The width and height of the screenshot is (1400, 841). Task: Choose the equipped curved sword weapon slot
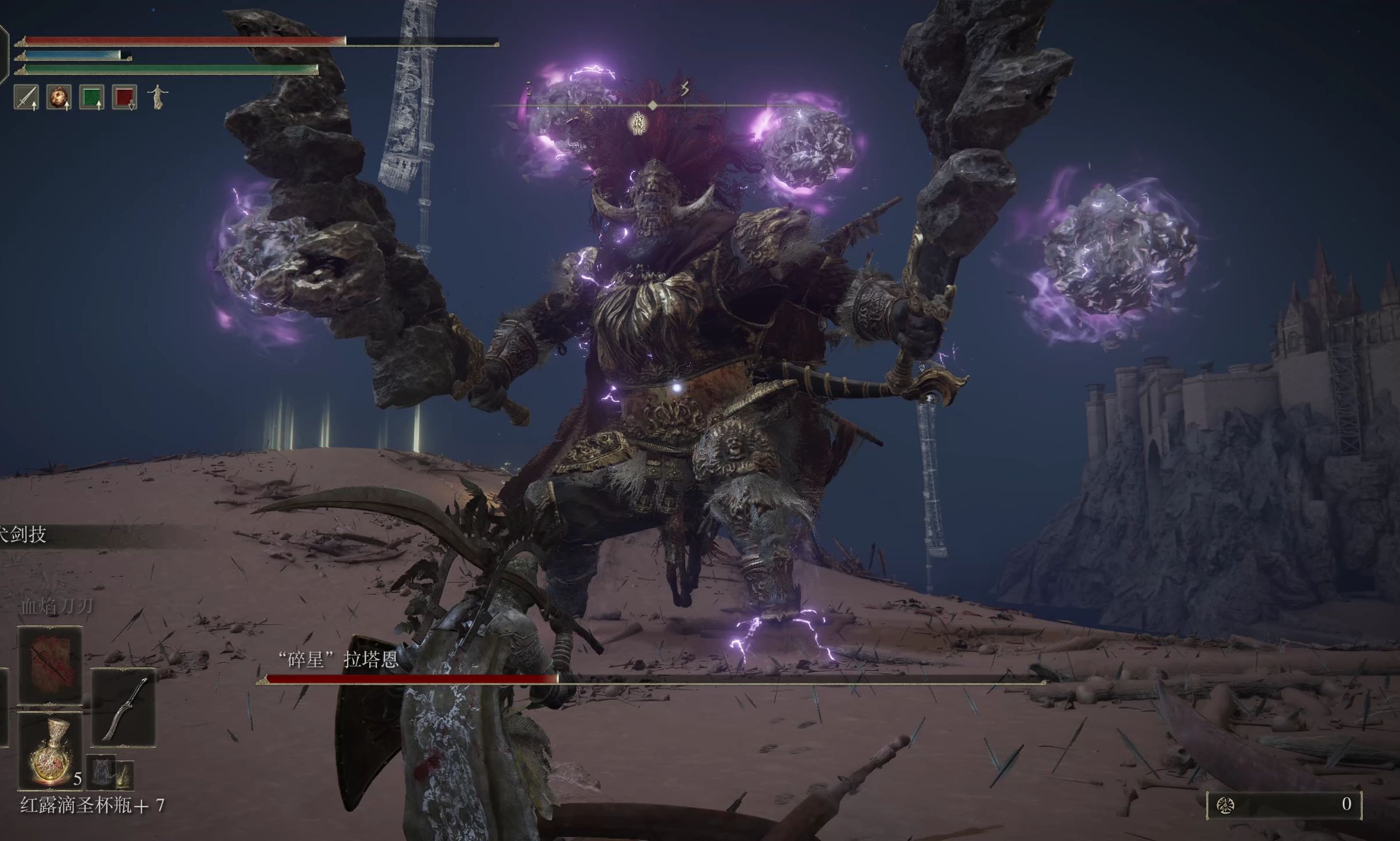(123, 708)
